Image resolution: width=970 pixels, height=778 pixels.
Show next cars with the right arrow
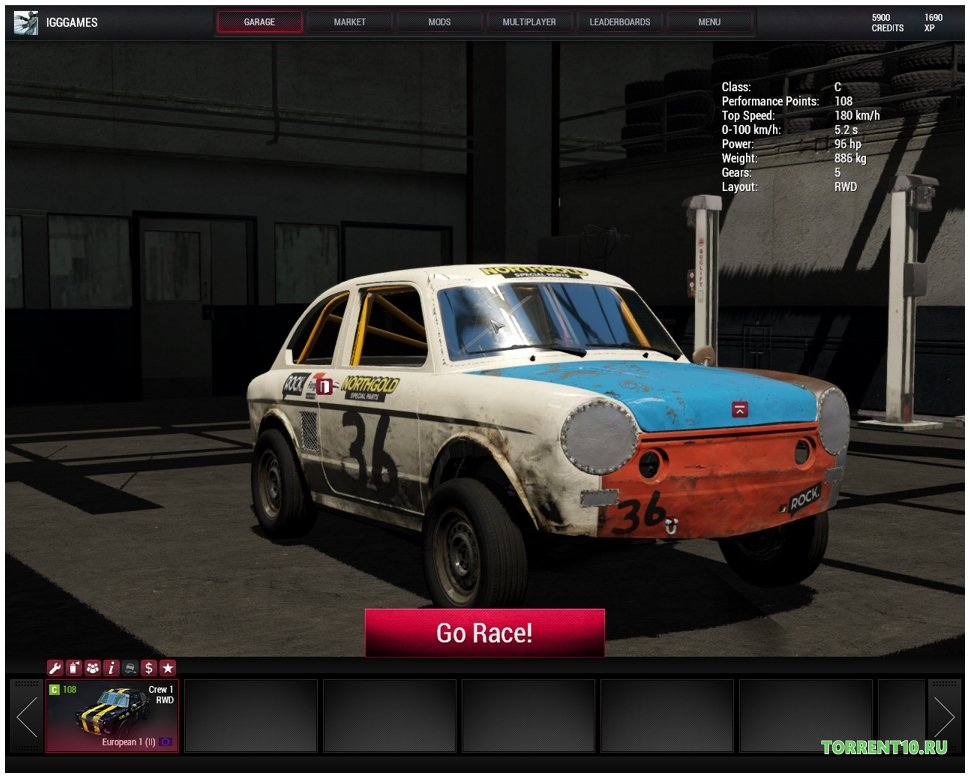[x=943, y=715]
